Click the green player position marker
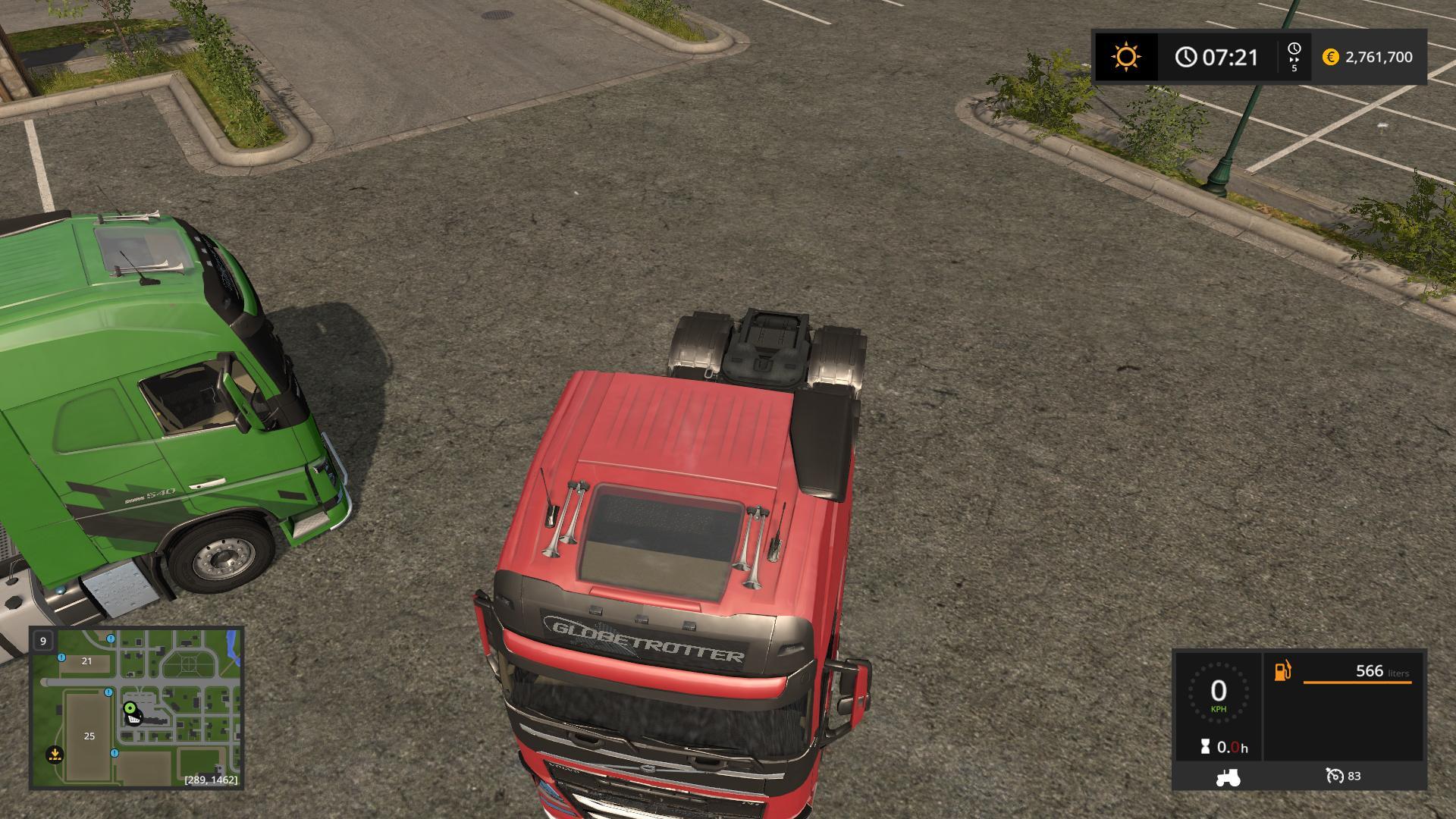1456x819 pixels. [x=130, y=708]
